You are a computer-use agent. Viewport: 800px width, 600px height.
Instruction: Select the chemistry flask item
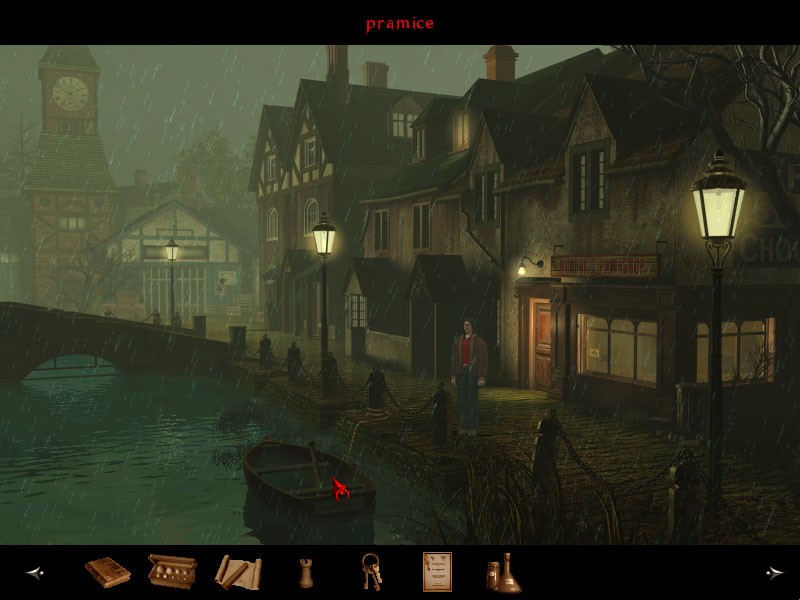click(x=499, y=573)
